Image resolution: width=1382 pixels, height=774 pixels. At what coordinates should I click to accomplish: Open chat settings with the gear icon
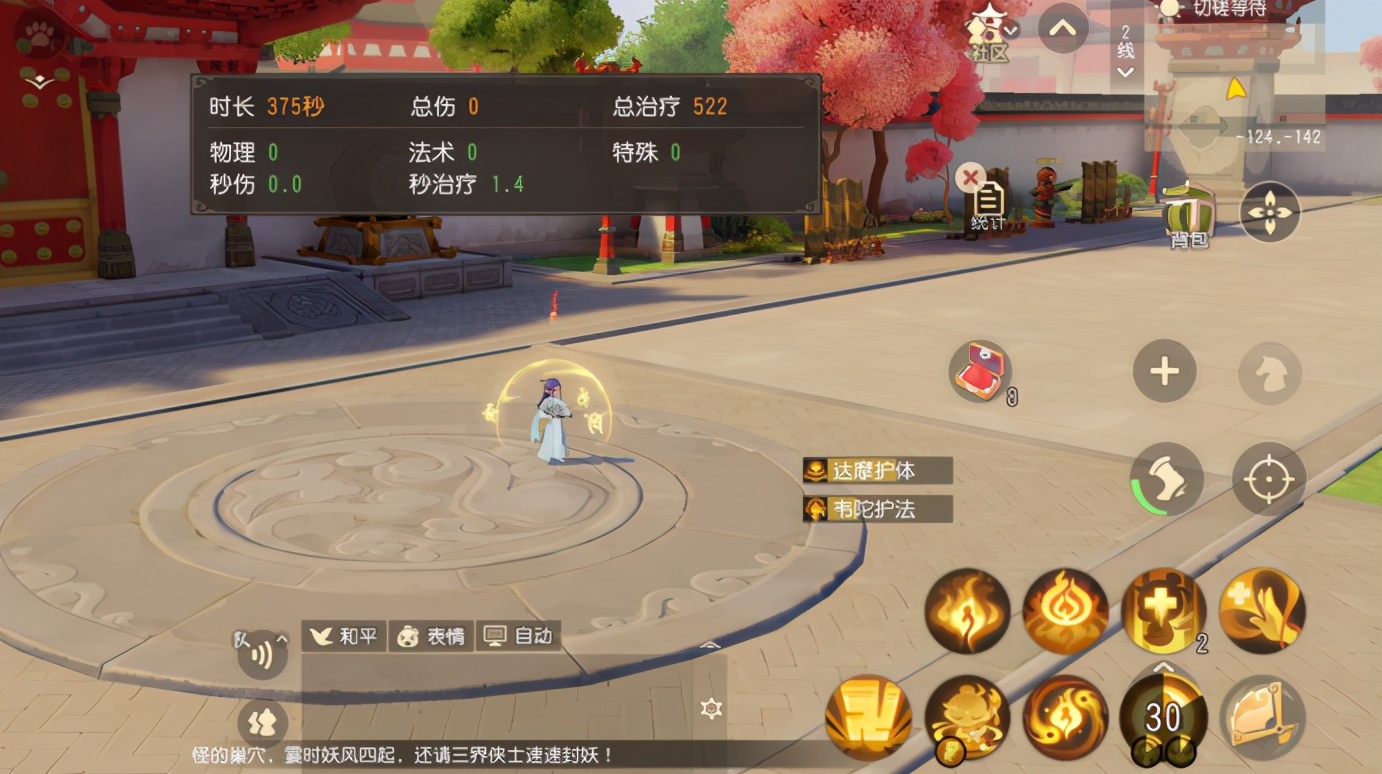coord(711,709)
